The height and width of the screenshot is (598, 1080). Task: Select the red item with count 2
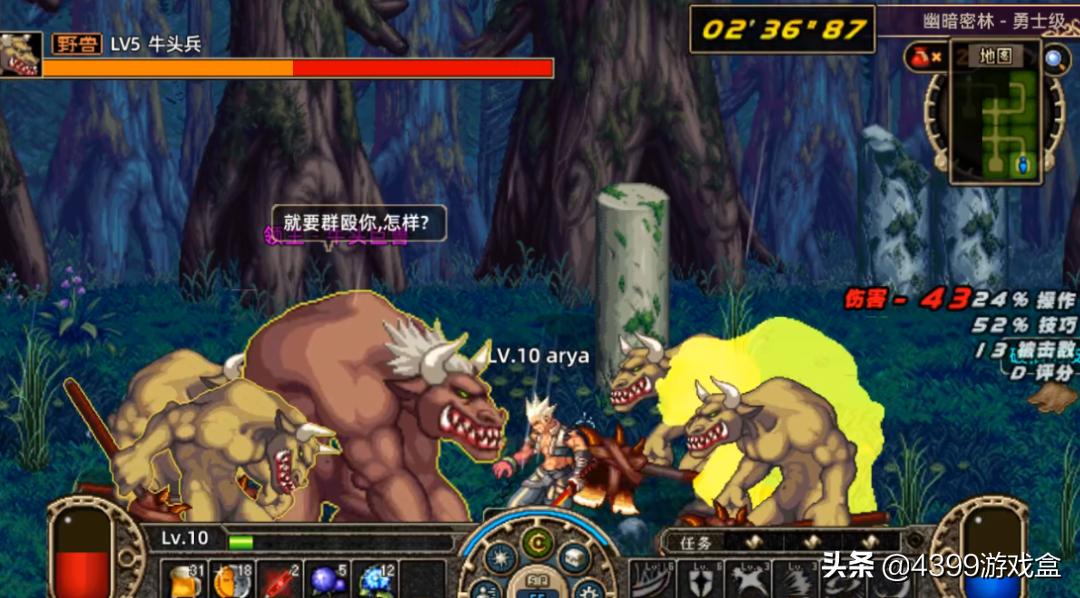[278, 580]
